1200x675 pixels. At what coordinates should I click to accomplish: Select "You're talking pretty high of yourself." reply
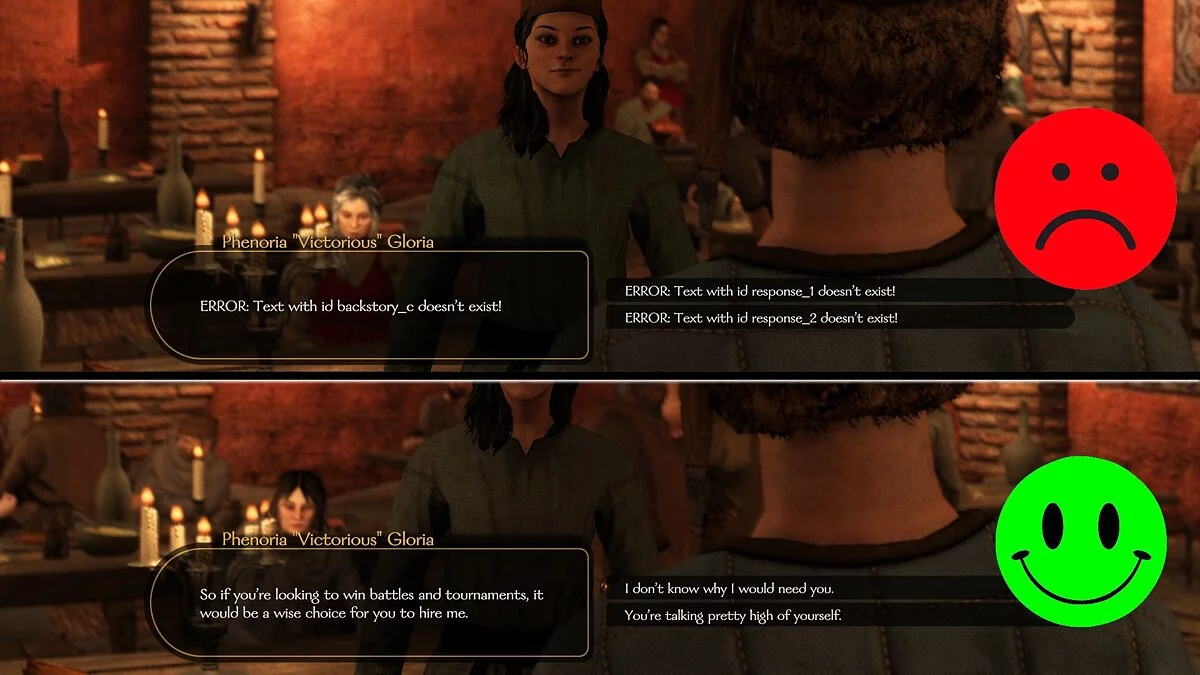click(x=732, y=615)
